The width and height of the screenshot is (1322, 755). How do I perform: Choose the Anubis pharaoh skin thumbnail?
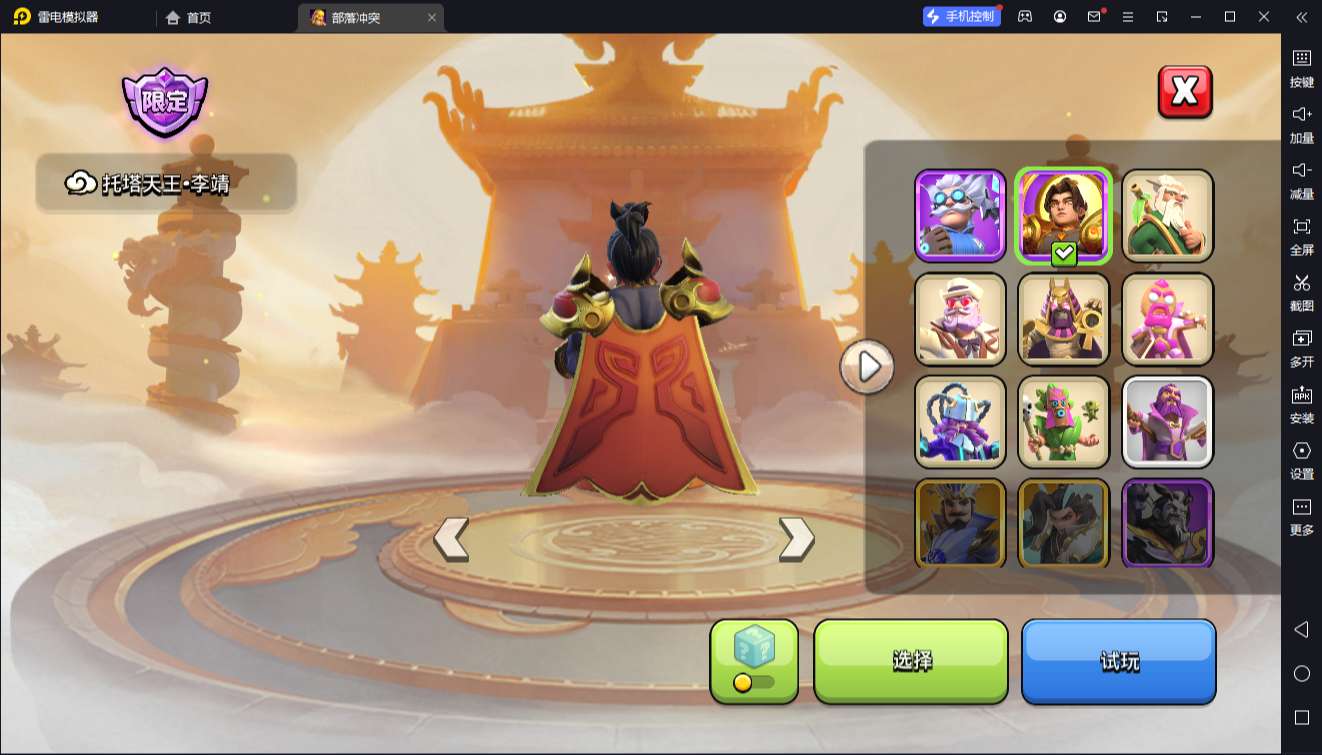1064,319
